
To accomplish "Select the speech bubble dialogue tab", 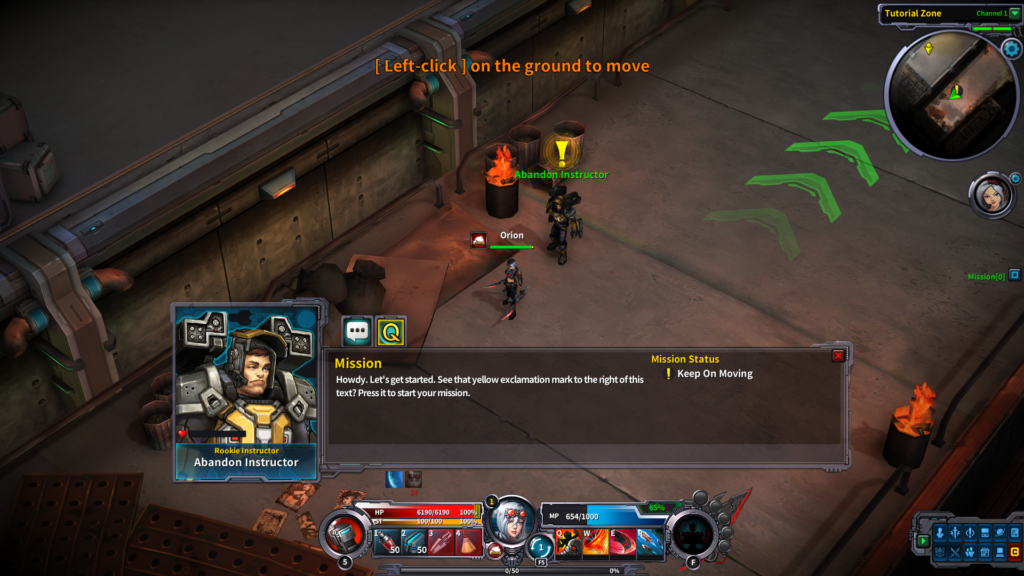I will tap(357, 331).
